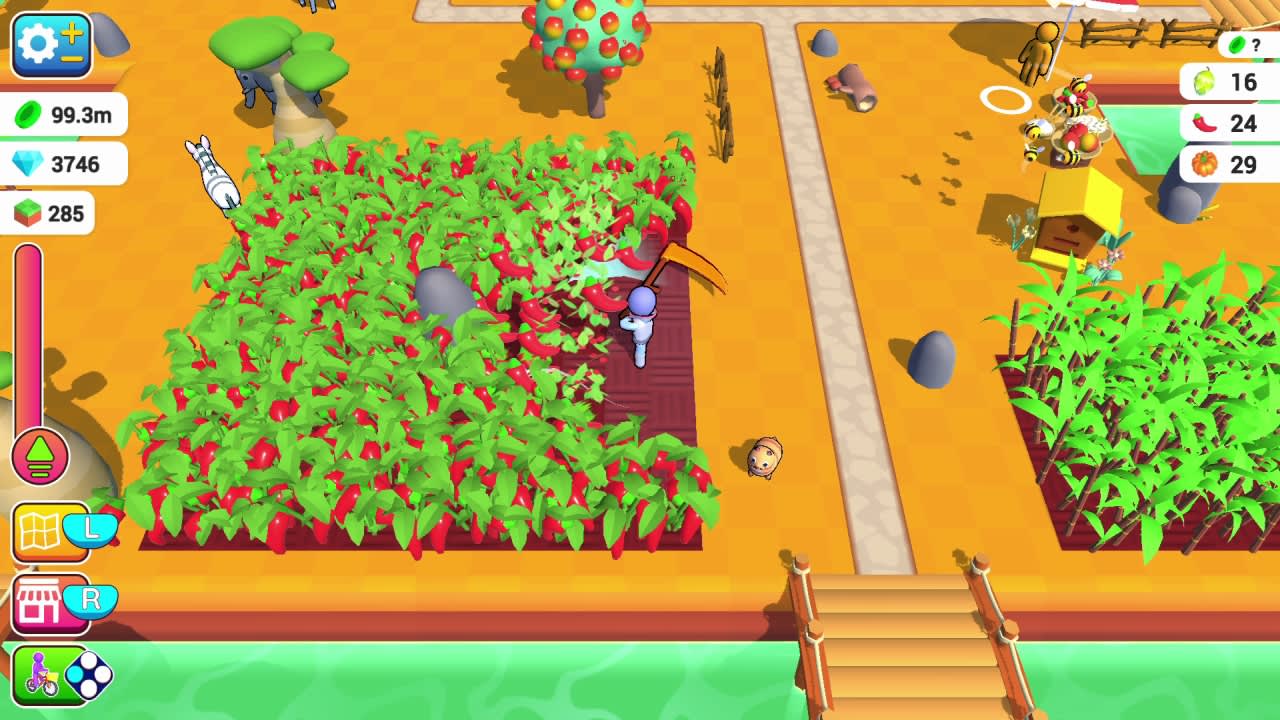Click the green coin currency icon

[x=25, y=114]
